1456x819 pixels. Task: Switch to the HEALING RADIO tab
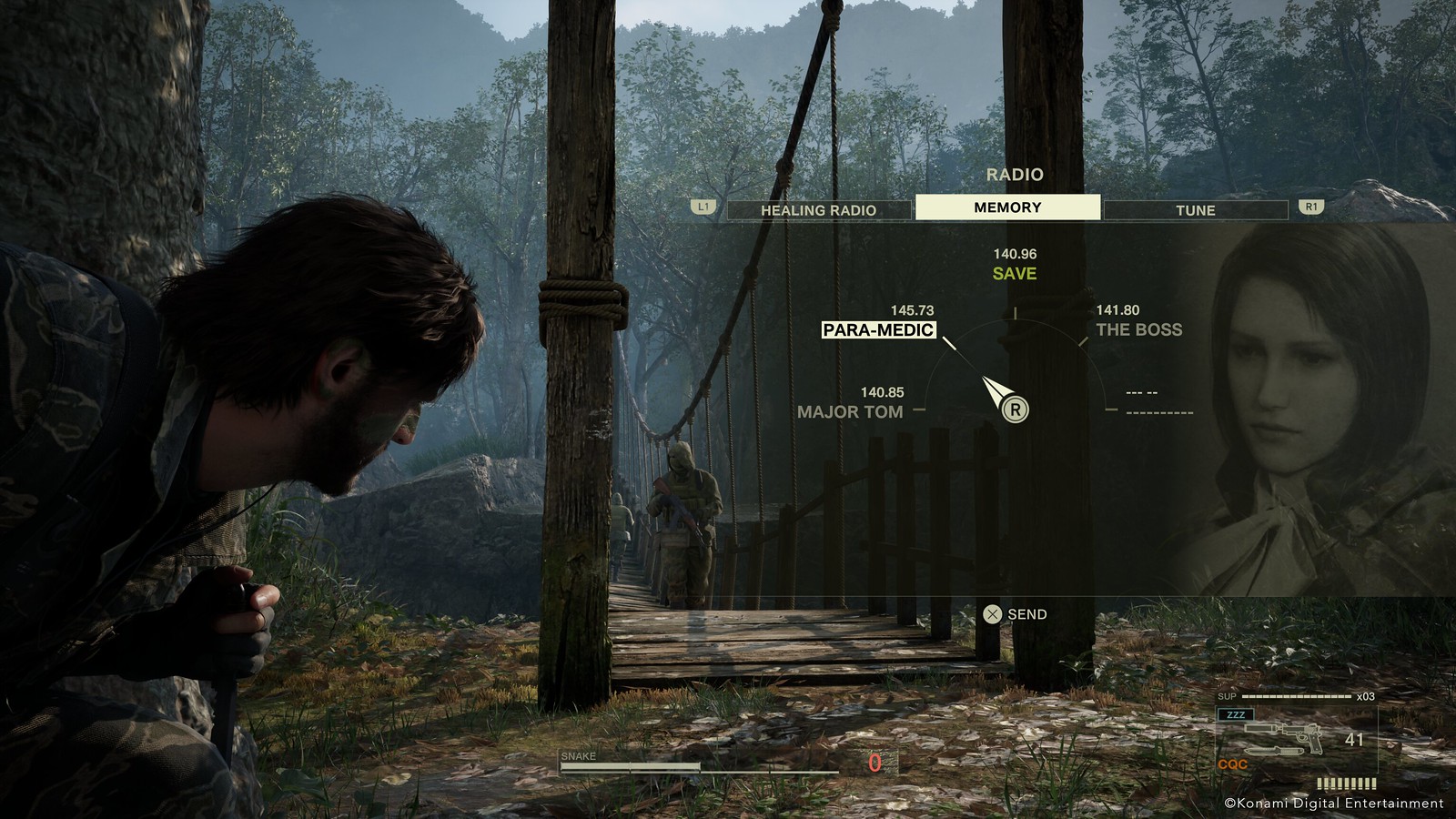coord(818,208)
